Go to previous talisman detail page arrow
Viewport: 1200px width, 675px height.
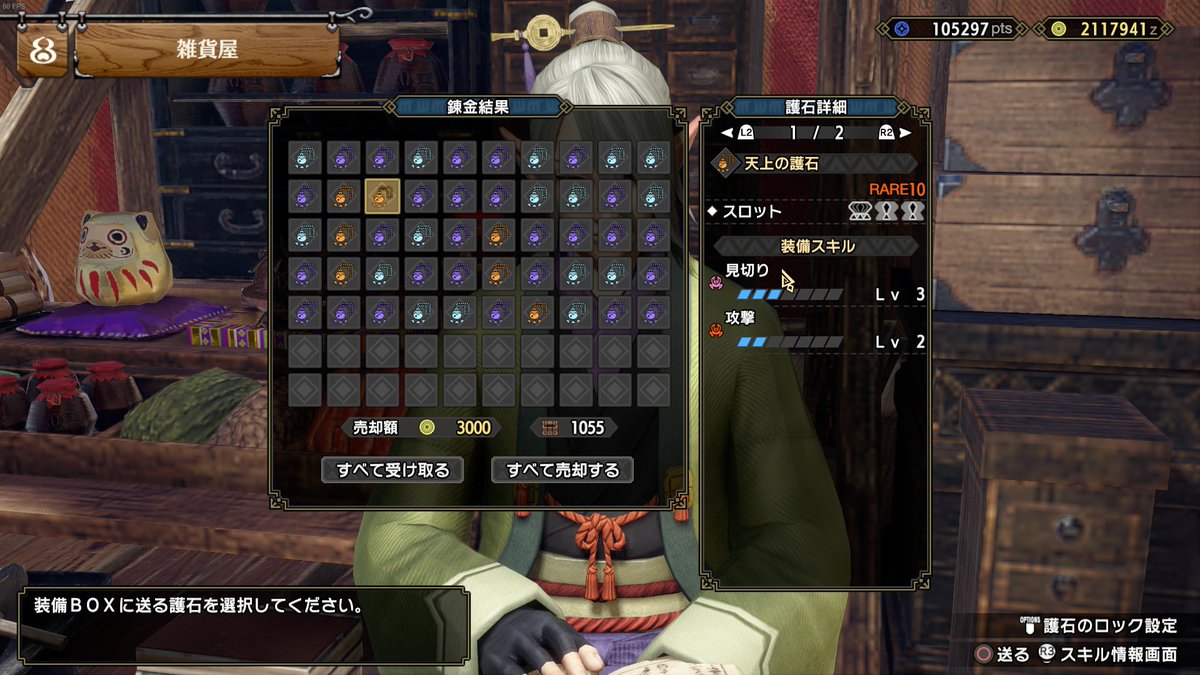pos(728,132)
